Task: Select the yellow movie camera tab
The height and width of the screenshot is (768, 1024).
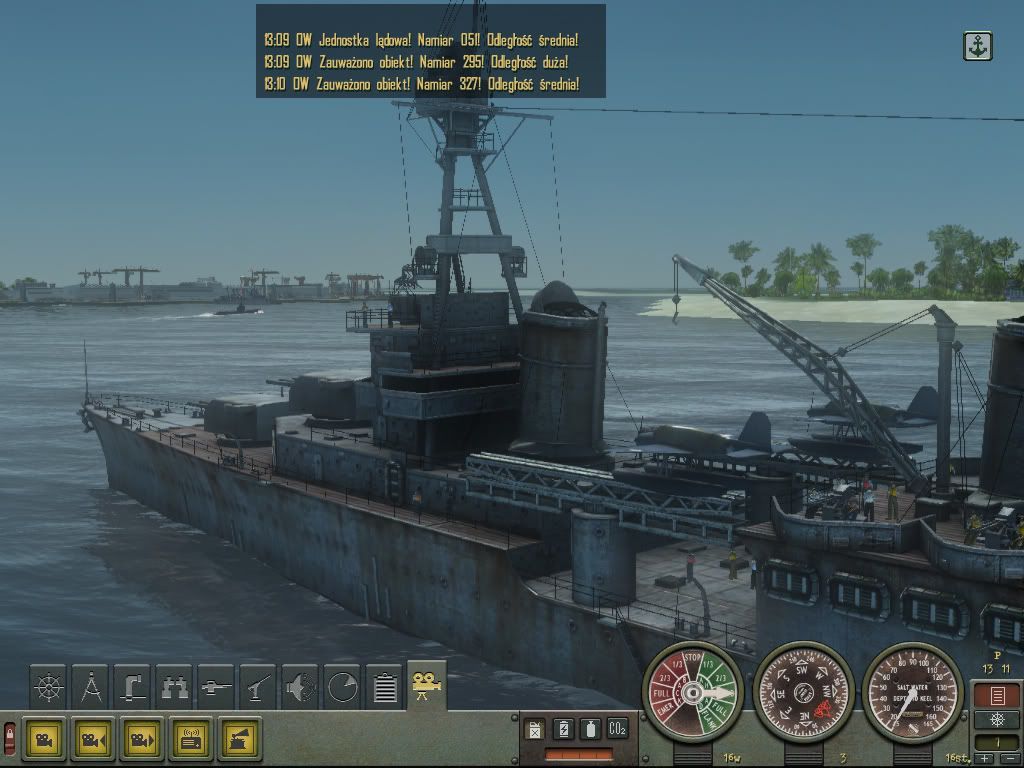Action: (x=427, y=686)
